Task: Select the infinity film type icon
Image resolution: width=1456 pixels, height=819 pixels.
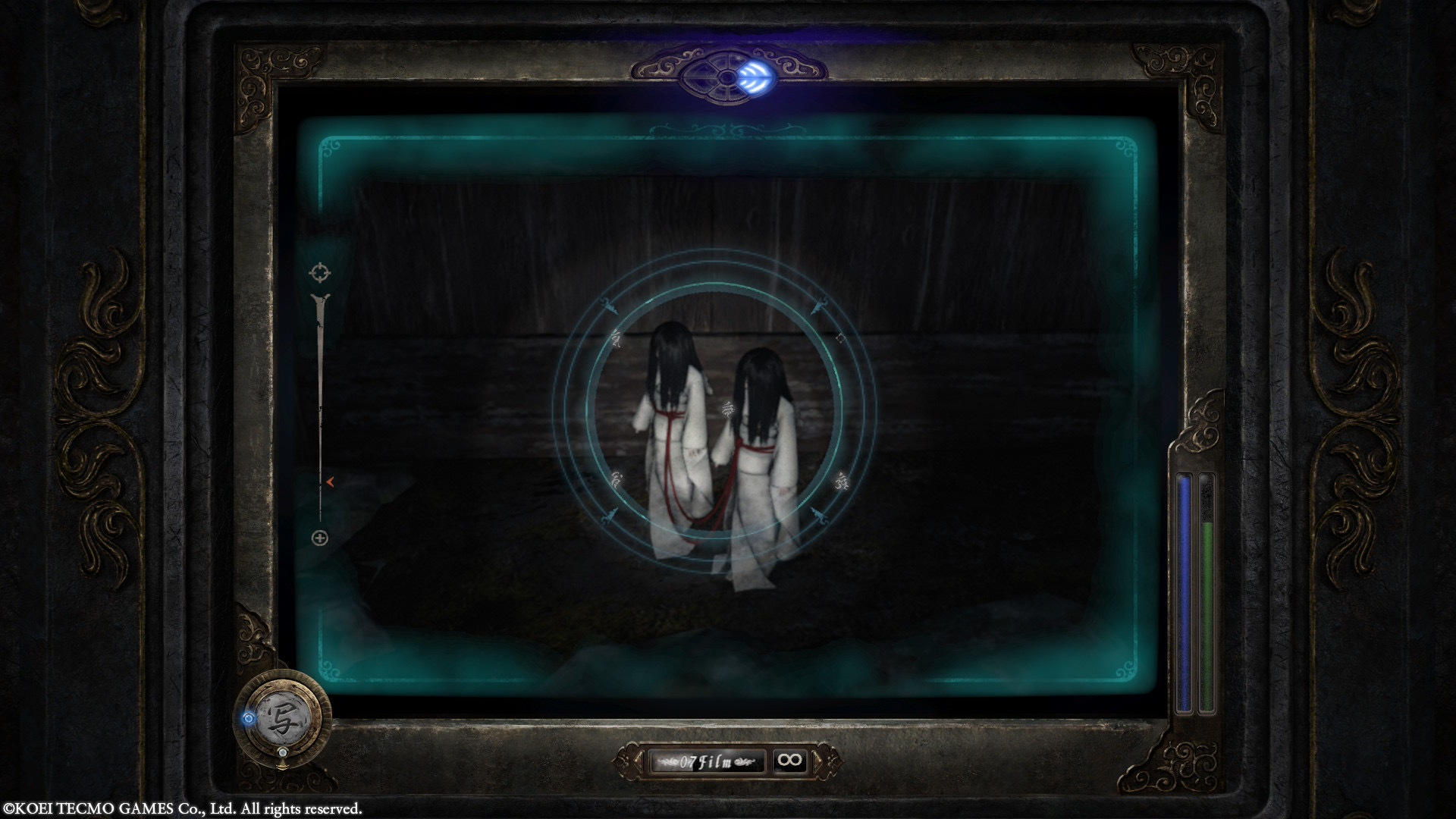Action: click(x=791, y=760)
